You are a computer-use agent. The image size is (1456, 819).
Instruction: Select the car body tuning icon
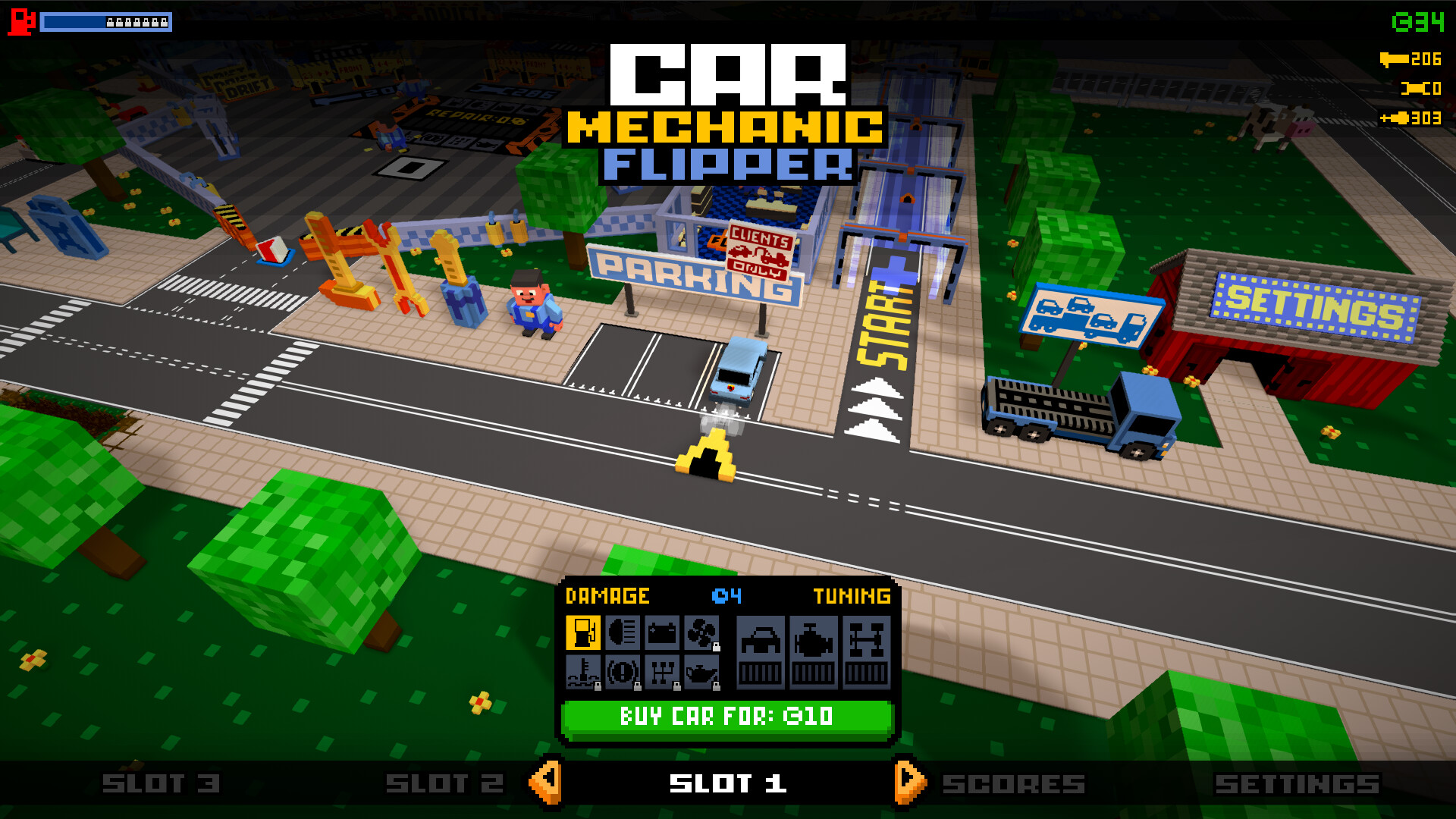(762, 641)
